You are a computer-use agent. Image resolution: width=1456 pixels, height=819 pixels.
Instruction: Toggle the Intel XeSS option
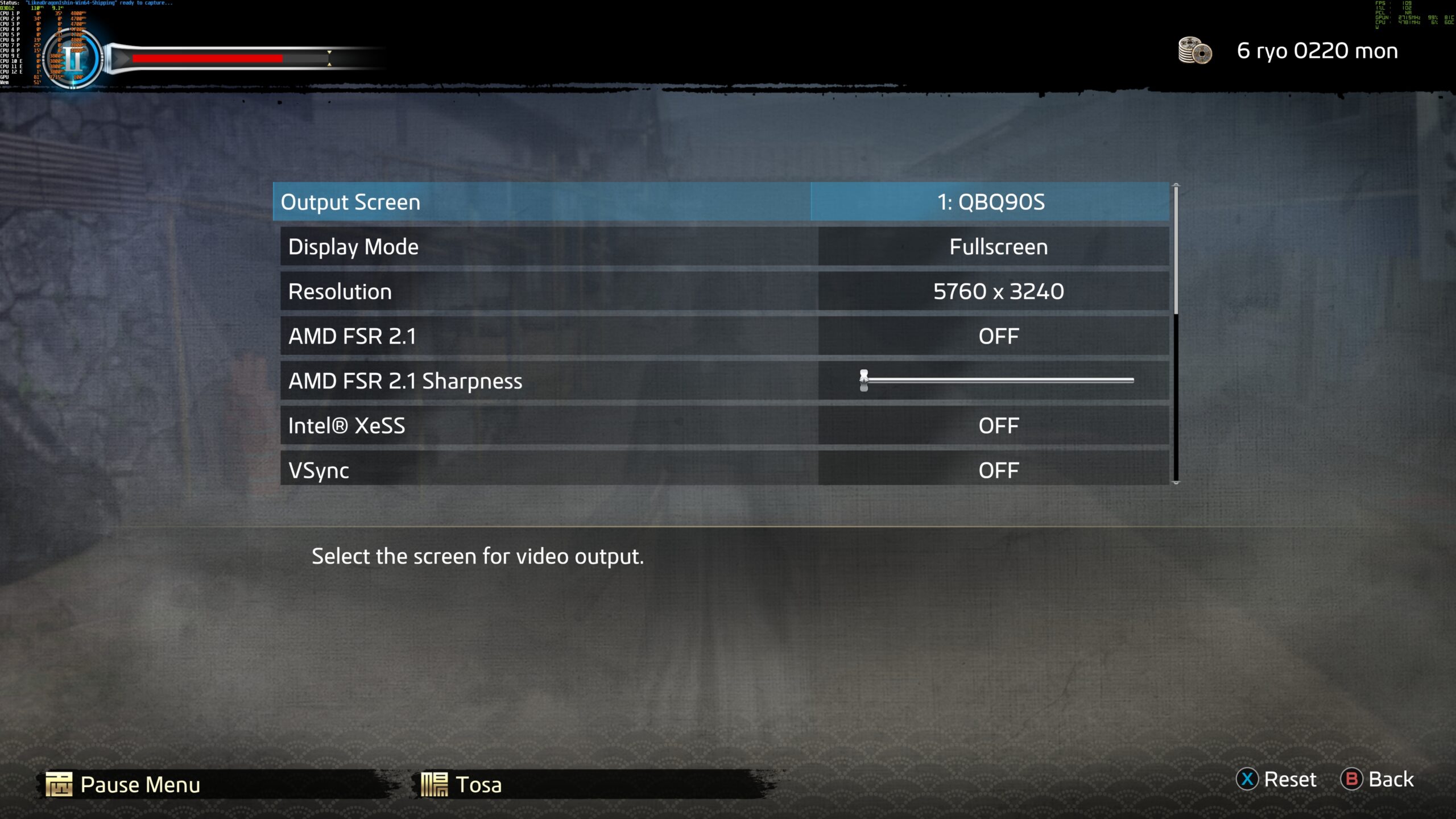click(x=998, y=425)
